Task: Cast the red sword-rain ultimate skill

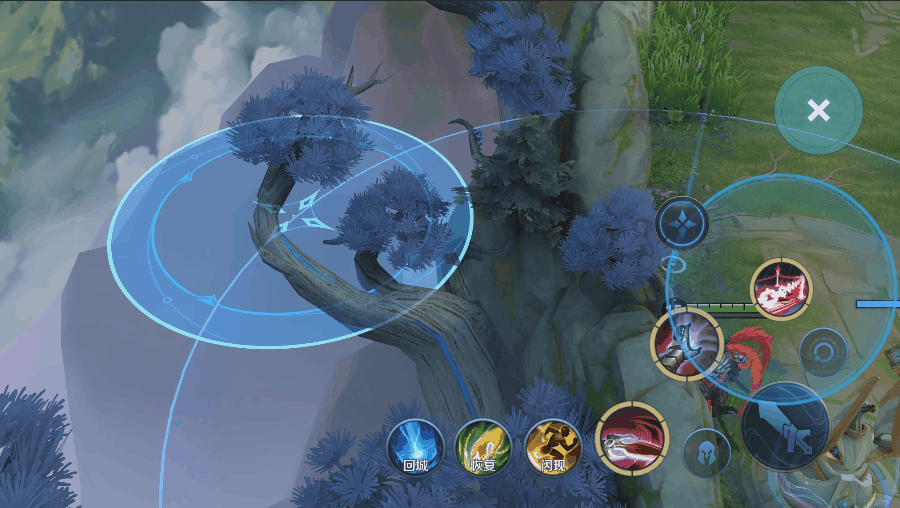Action: (781, 289)
